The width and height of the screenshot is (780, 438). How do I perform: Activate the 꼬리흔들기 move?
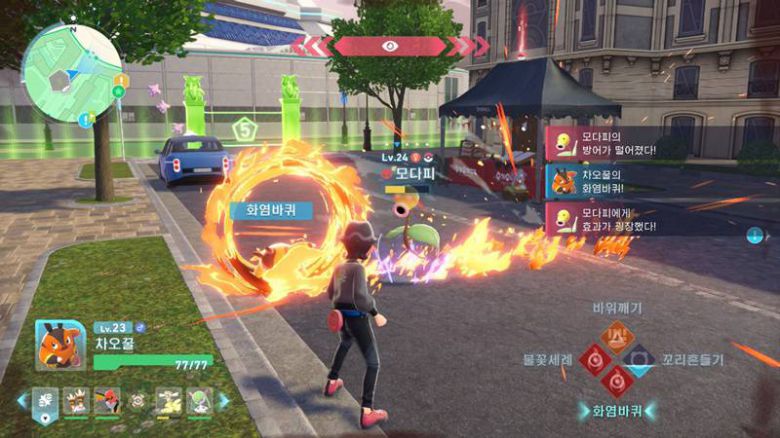[x=640, y=357]
